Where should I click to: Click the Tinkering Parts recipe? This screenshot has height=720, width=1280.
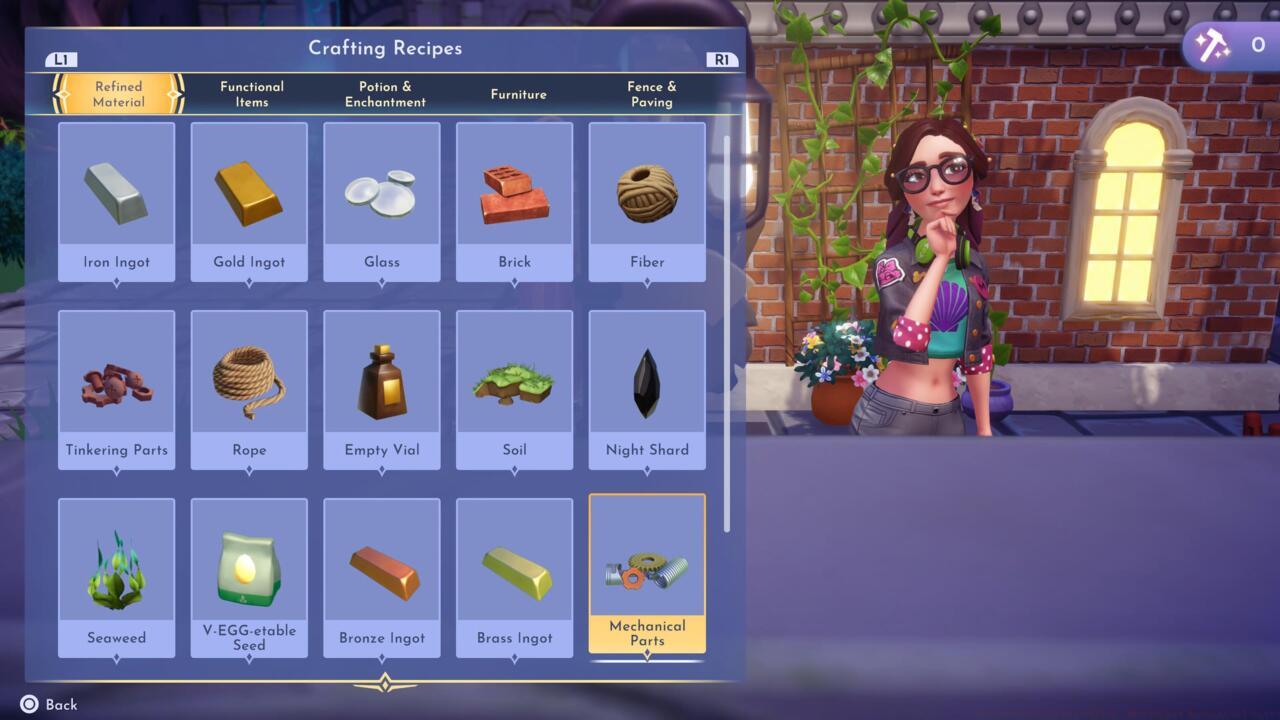tap(117, 390)
